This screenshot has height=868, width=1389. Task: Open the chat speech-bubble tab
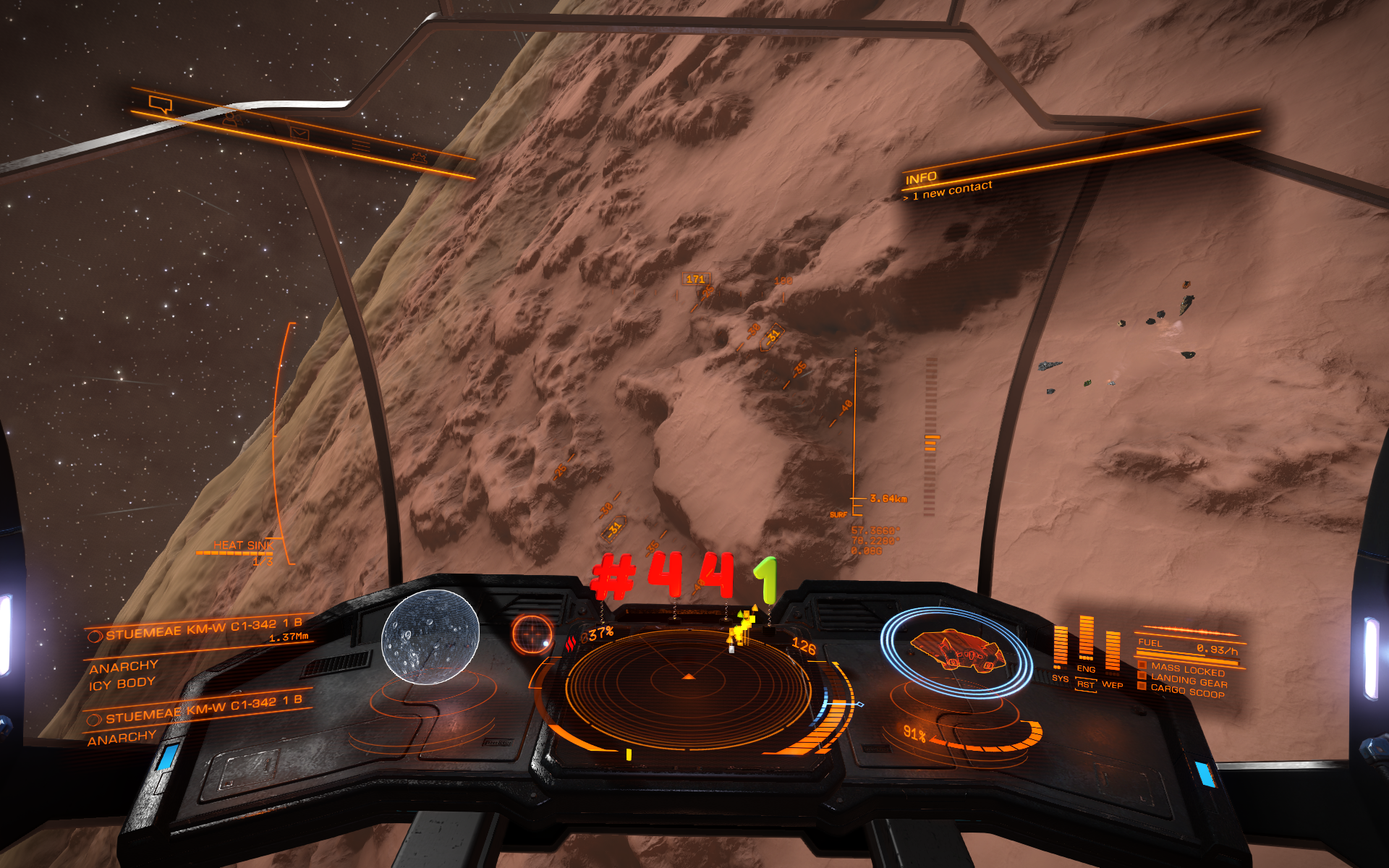point(161,104)
